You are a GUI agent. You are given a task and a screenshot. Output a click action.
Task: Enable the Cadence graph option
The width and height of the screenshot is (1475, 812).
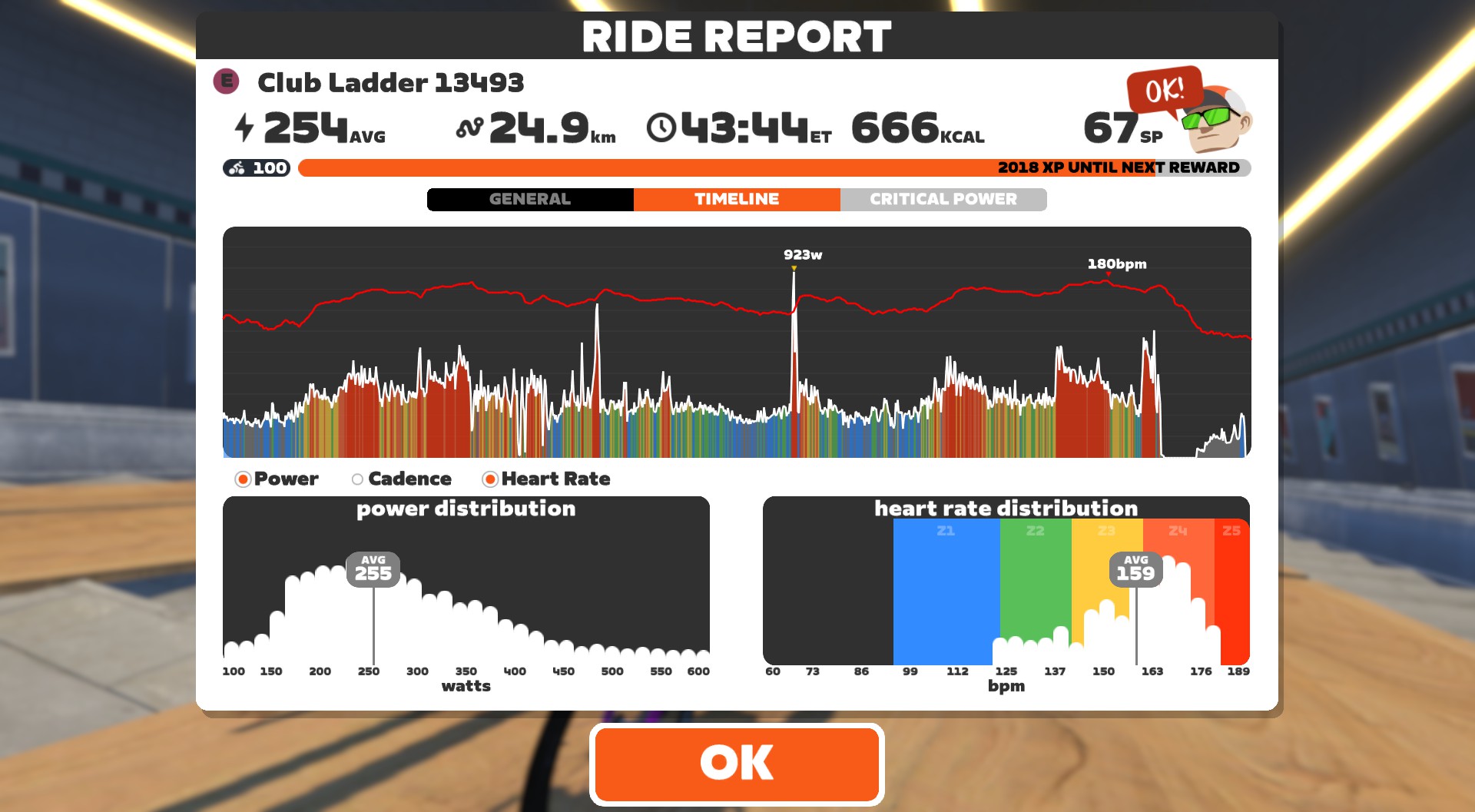click(358, 479)
